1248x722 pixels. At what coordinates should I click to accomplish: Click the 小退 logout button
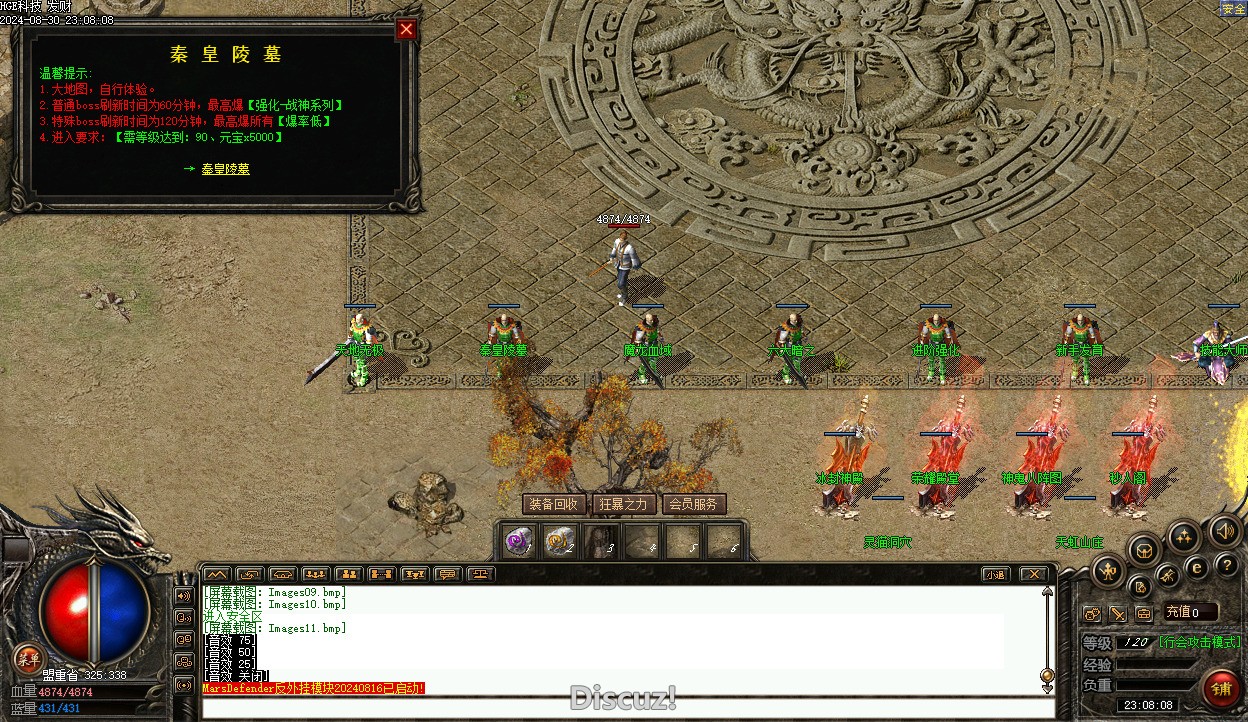click(x=994, y=574)
